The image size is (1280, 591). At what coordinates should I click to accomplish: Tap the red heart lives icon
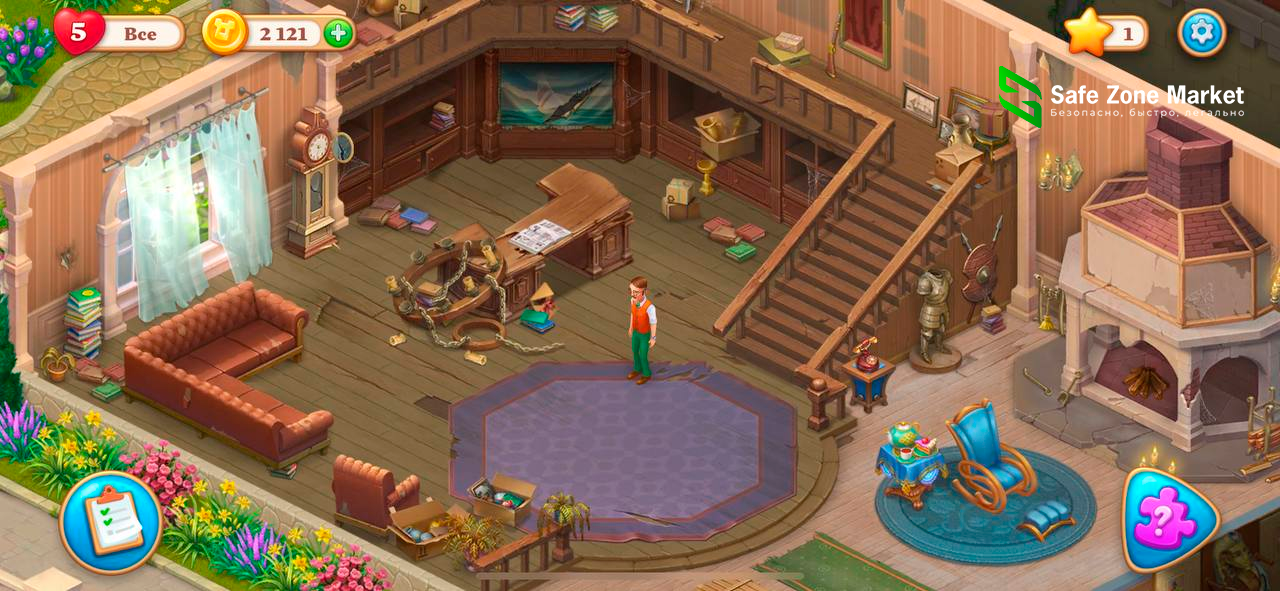[x=79, y=32]
